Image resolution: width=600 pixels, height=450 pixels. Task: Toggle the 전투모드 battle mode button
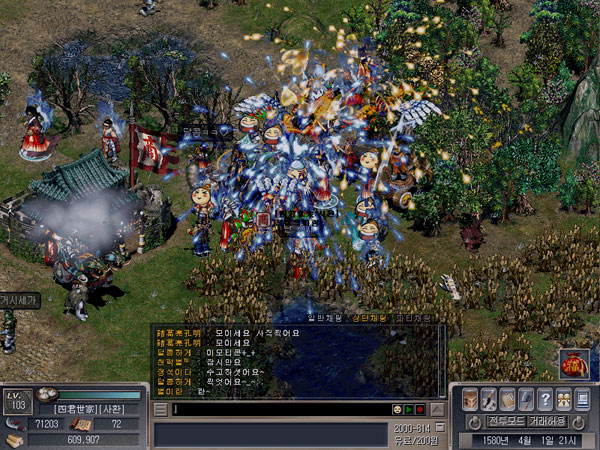507,422
